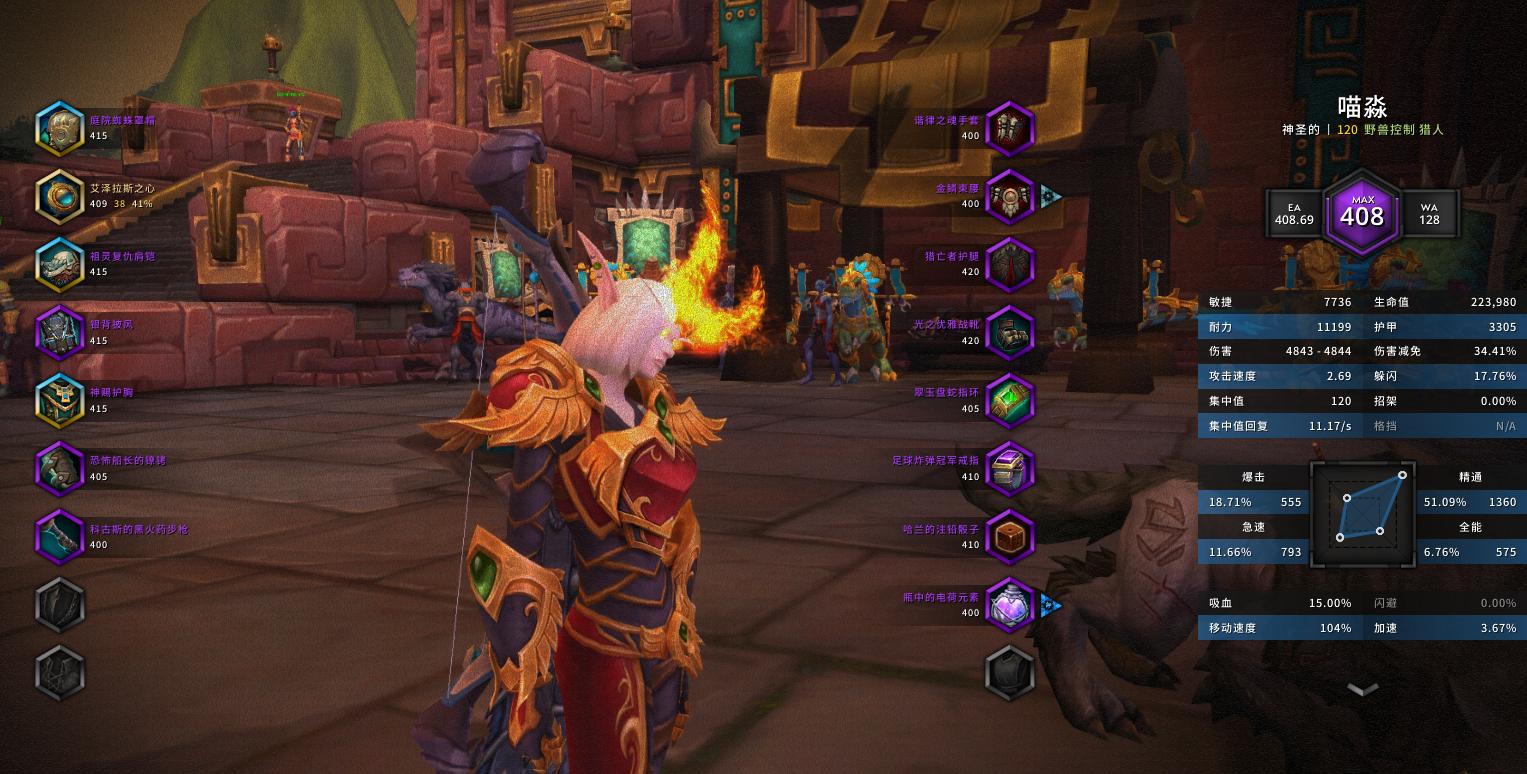This screenshot has width=1527, height=774.
Task: Choose the 谐律之魂手套 gloves slot
Action: (x=1009, y=128)
